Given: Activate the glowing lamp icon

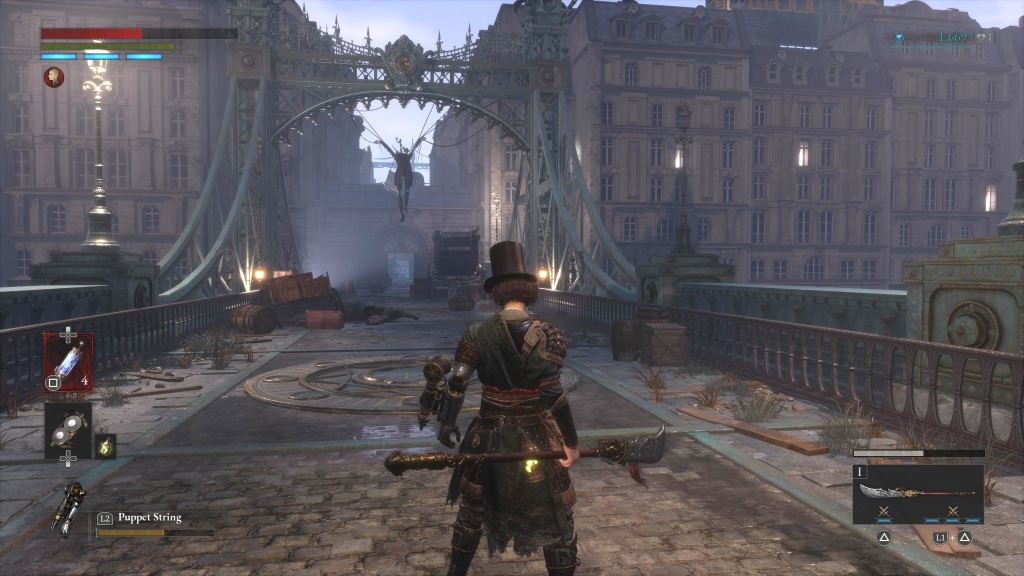Looking at the screenshot, I should 105,446.
